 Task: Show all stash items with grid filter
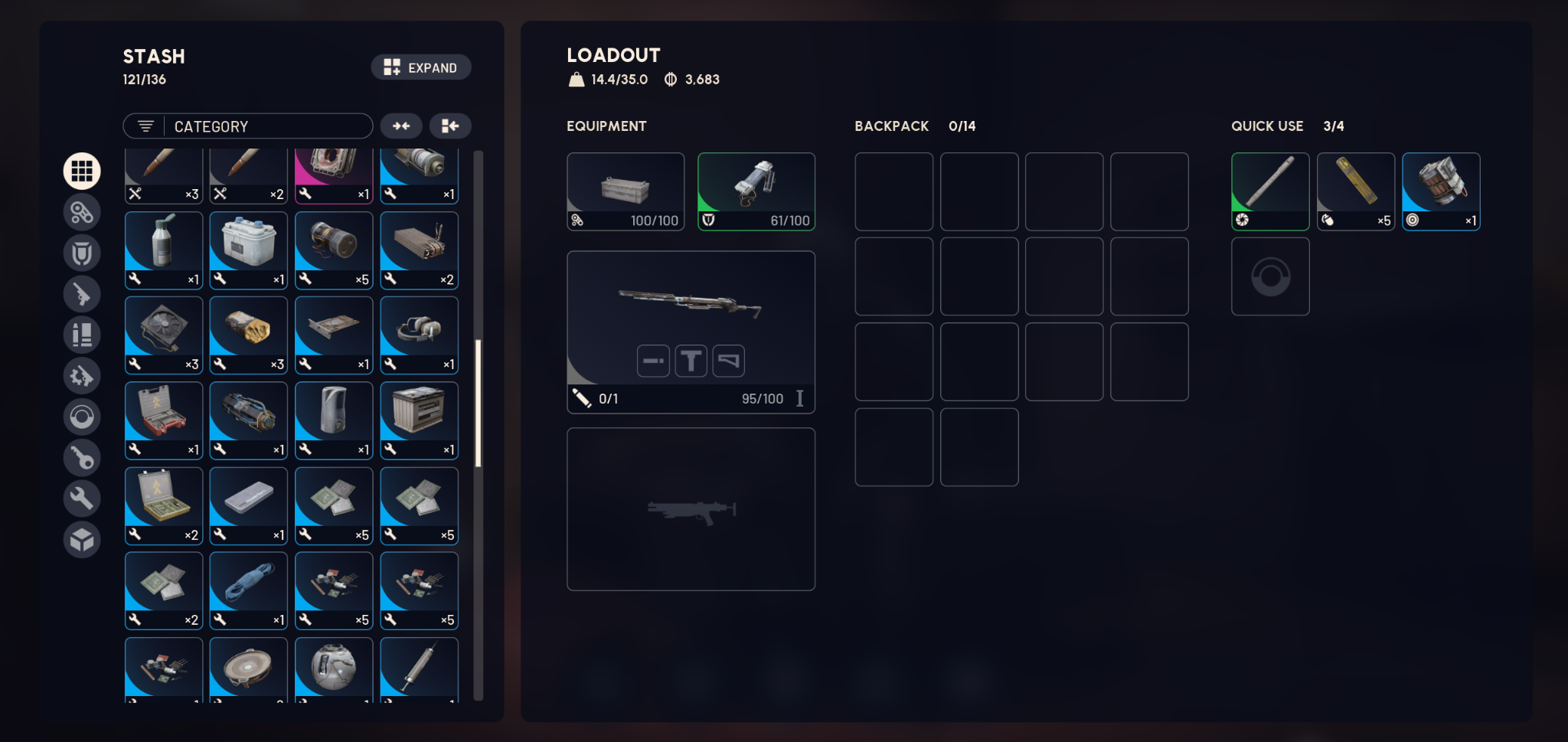pyautogui.click(x=82, y=171)
